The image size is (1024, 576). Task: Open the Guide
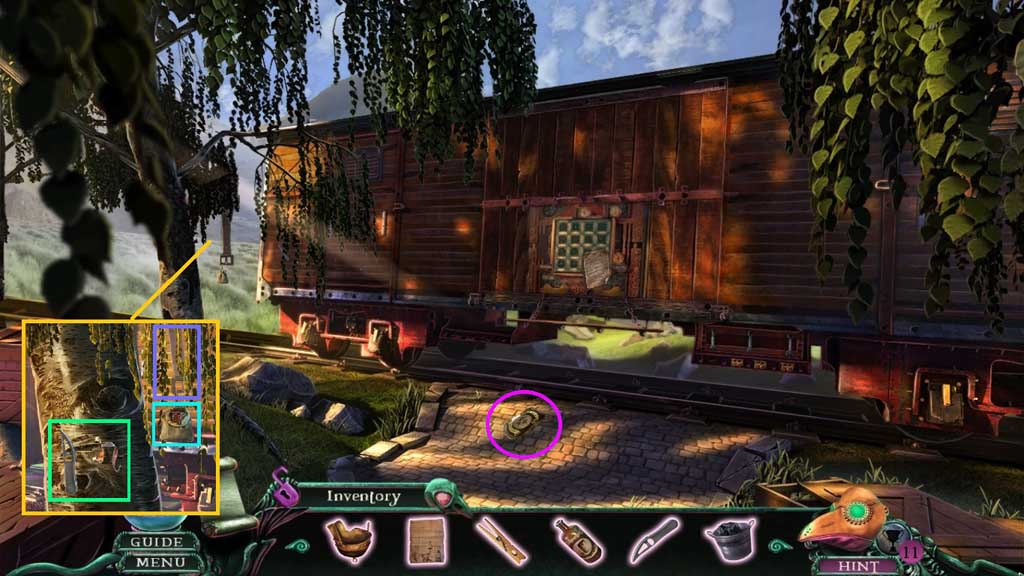coord(157,542)
